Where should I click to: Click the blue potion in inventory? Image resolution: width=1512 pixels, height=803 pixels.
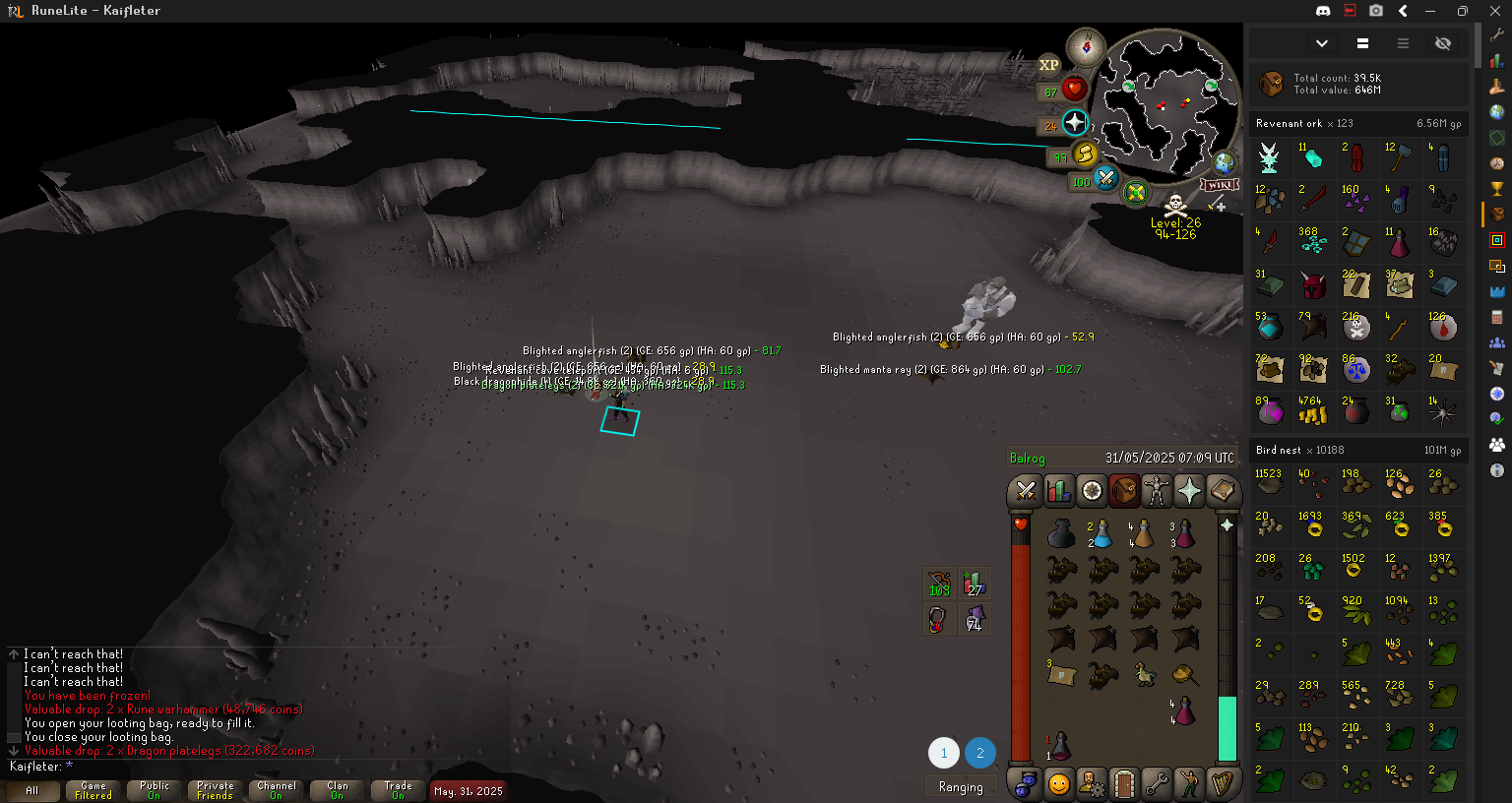(1102, 534)
